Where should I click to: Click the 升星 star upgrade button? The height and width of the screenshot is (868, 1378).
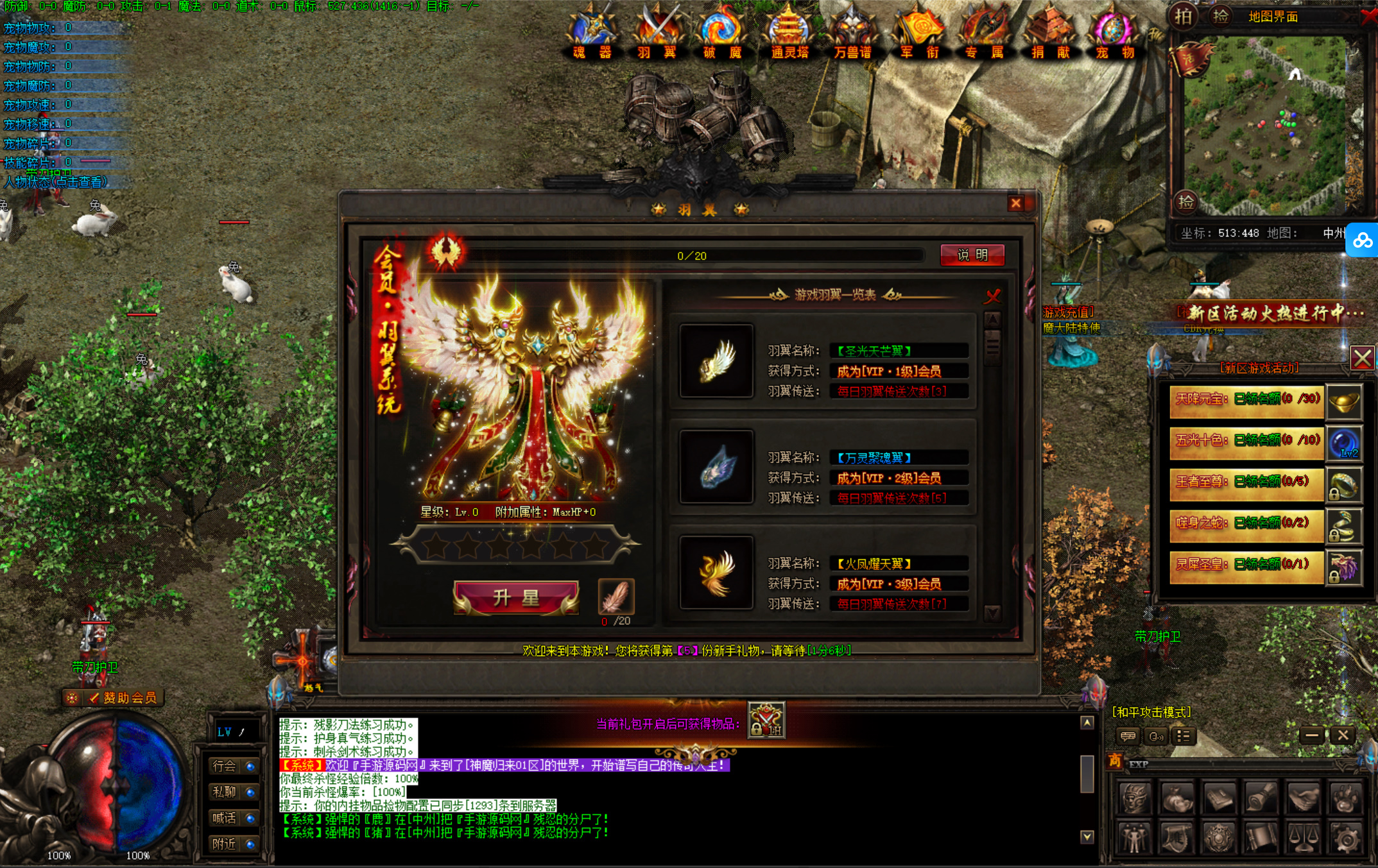(516, 598)
